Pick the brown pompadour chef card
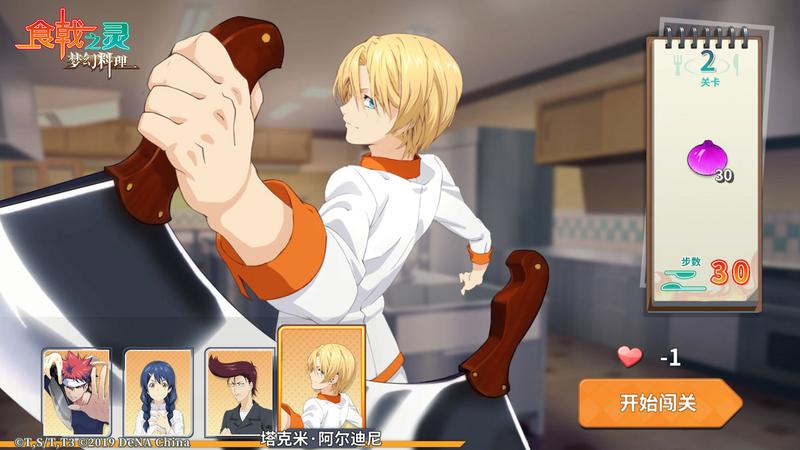The width and height of the screenshot is (800, 450). coord(238,392)
